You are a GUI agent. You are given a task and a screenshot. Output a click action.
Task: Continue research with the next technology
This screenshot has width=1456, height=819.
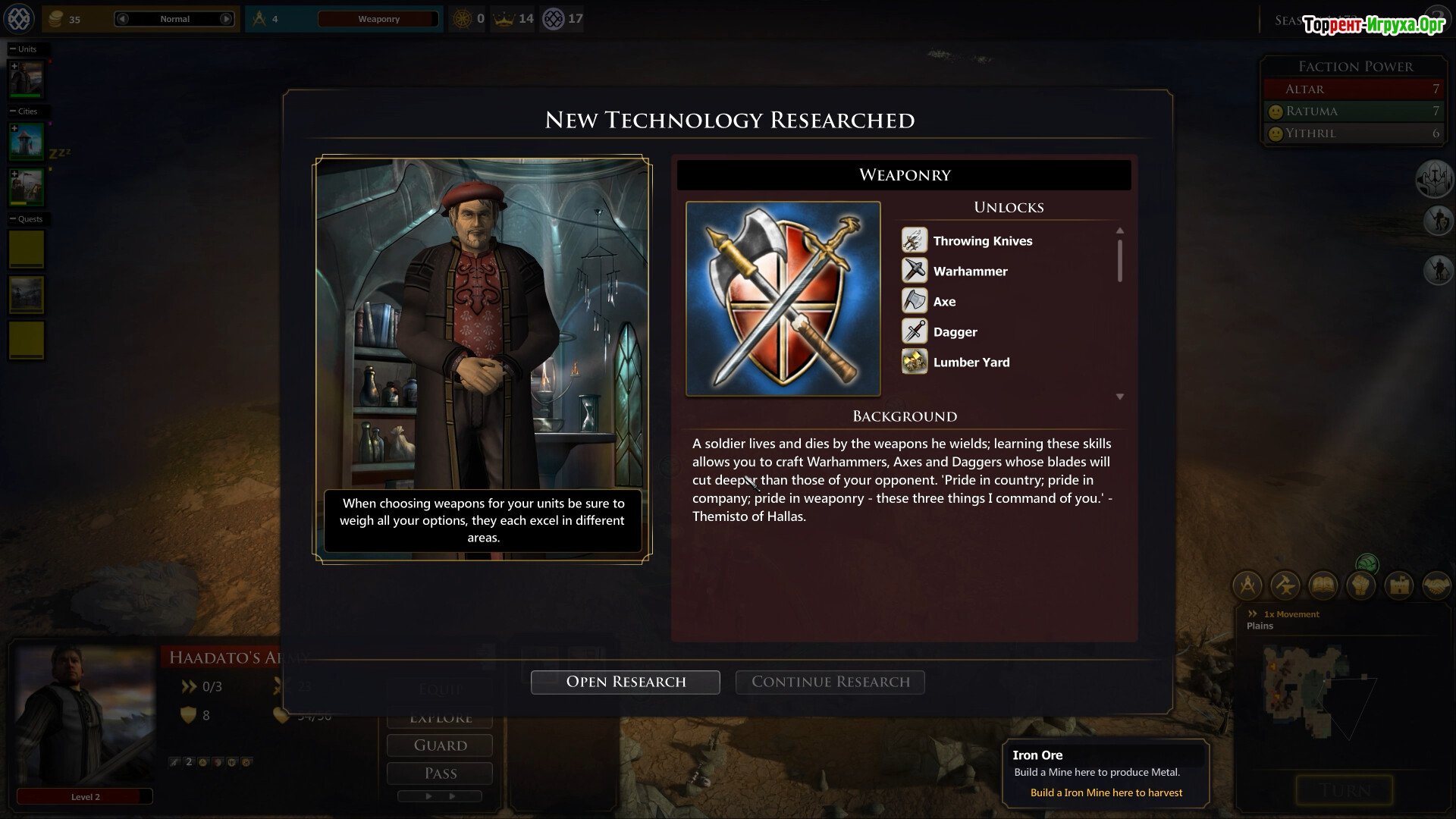[830, 682]
